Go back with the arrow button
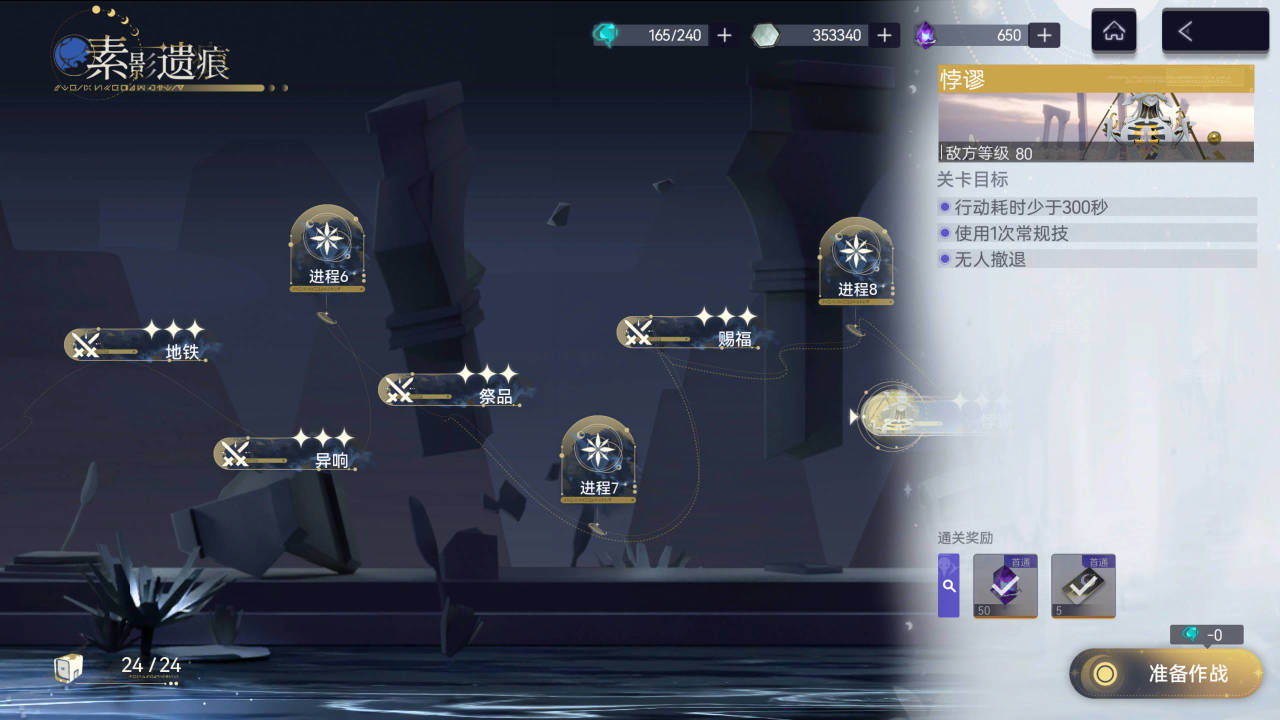 click(x=1214, y=32)
